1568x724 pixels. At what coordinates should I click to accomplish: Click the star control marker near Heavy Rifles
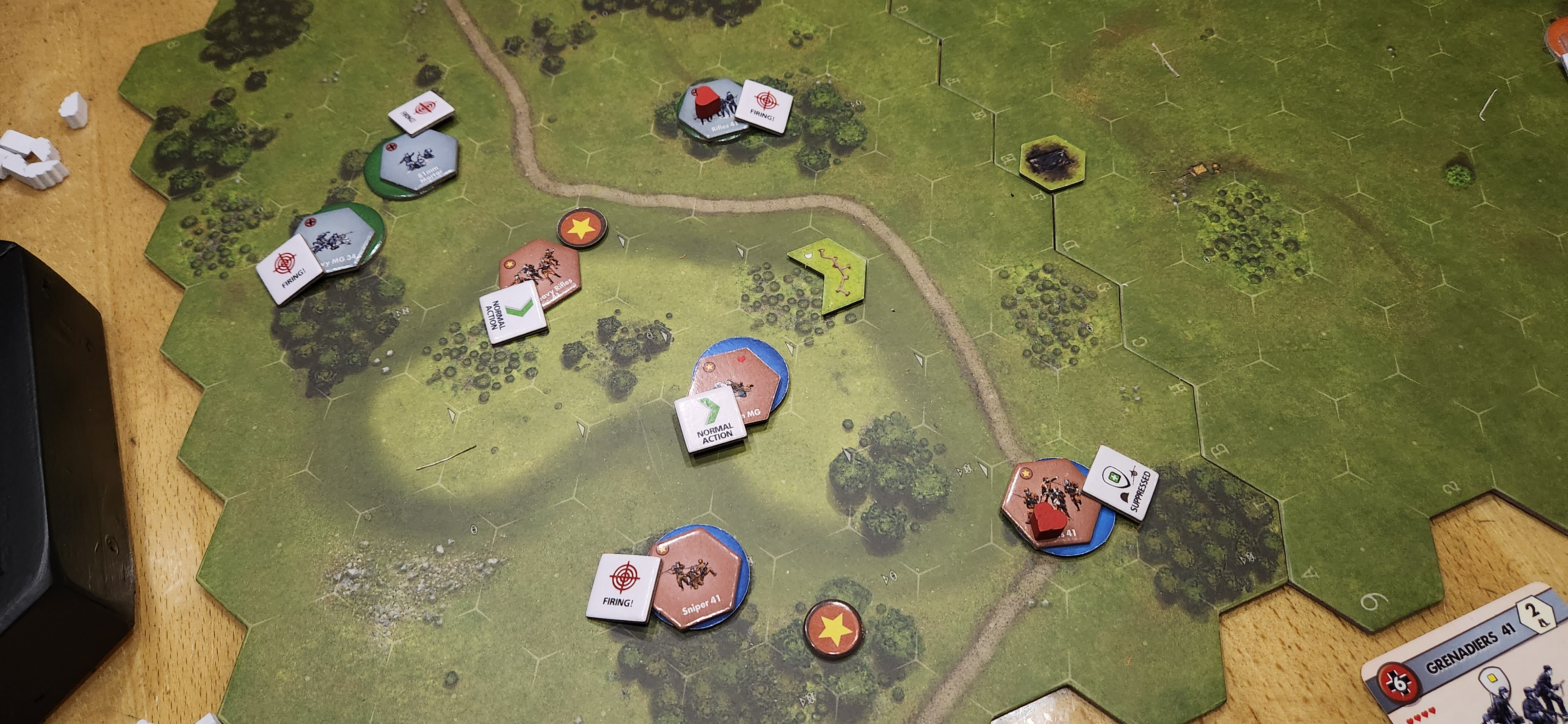coord(582,227)
